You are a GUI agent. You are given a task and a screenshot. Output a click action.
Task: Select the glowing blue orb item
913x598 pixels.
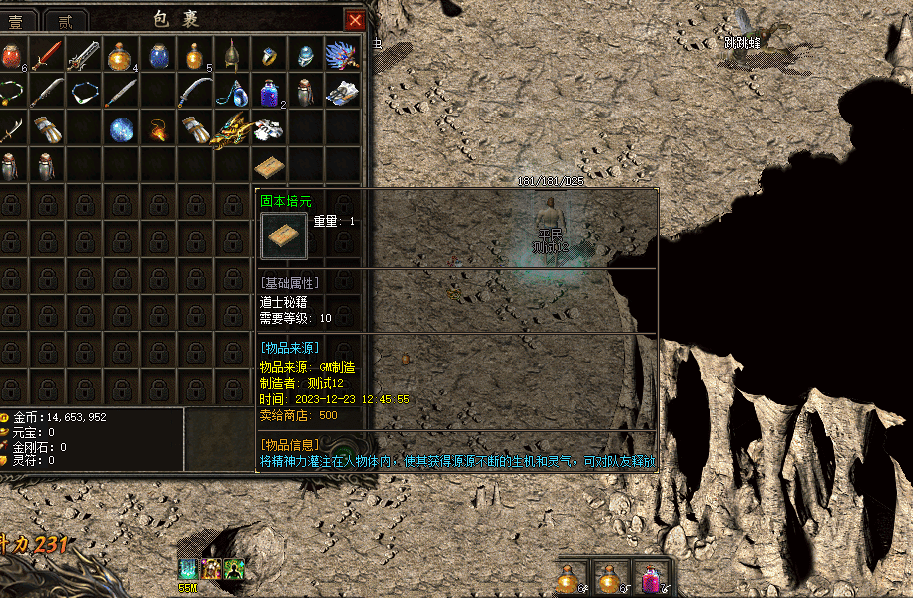(121, 129)
